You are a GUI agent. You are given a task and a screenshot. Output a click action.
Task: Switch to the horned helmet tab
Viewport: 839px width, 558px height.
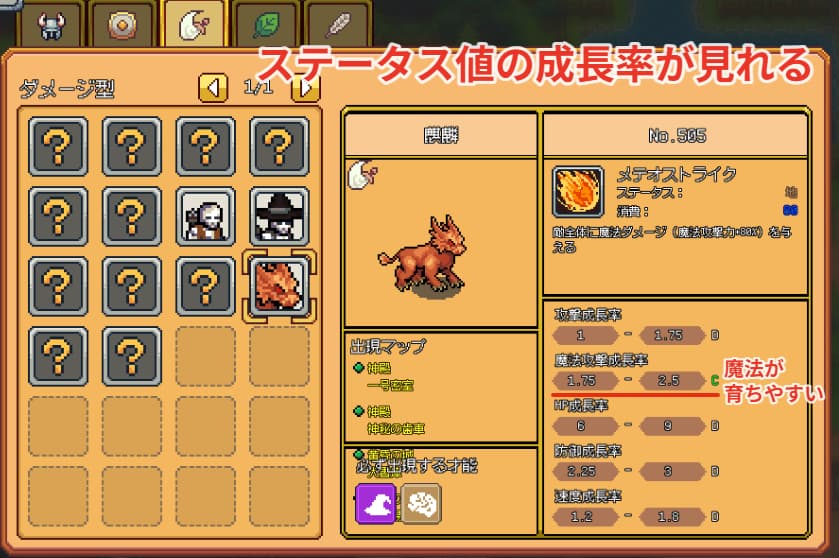point(48,24)
